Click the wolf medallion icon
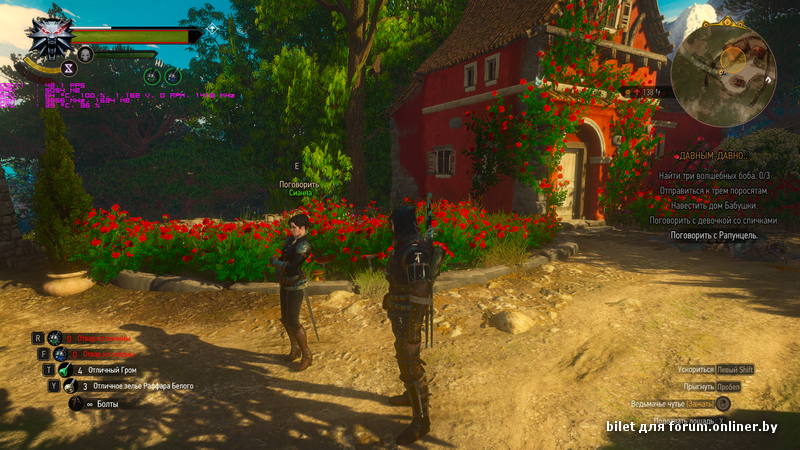The width and height of the screenshot is (800, 450). pyautogui.click(x=44, y=39)
